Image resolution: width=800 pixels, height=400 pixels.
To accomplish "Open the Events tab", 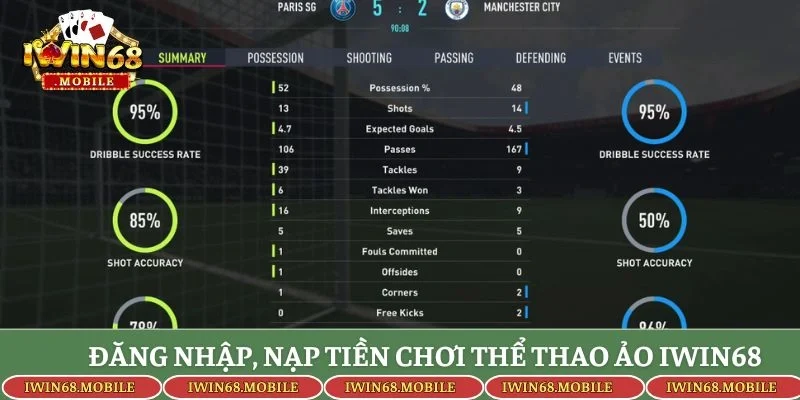I will coord(625,58).
